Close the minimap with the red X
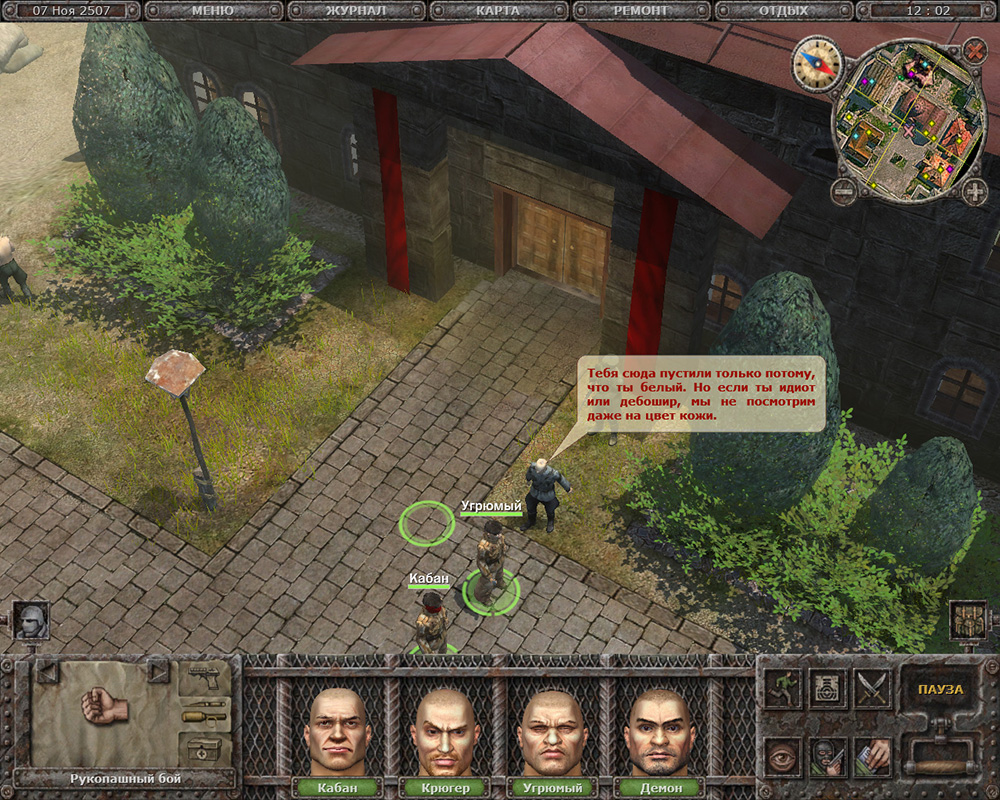 (x=973, y=50)
